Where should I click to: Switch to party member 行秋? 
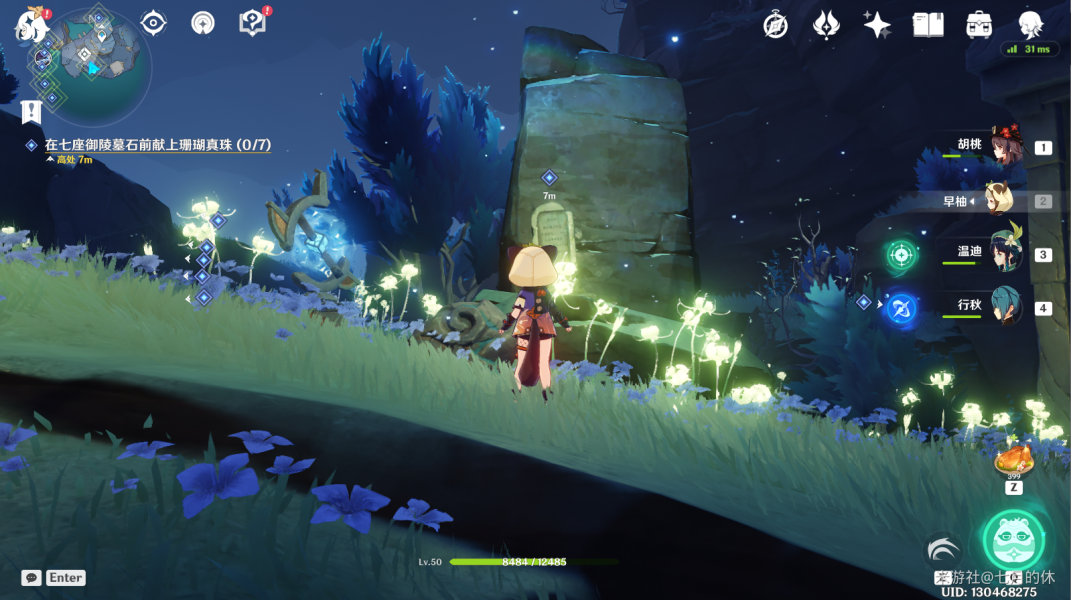[x=1003, y=307]
